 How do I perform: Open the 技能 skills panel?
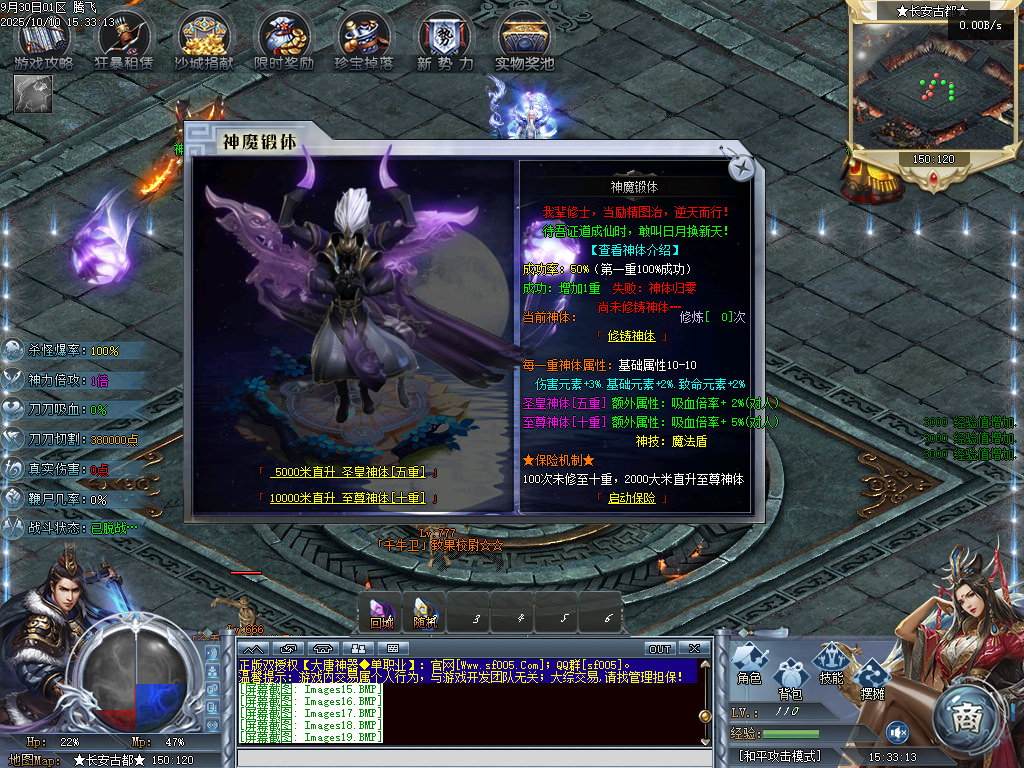point(831,665)
